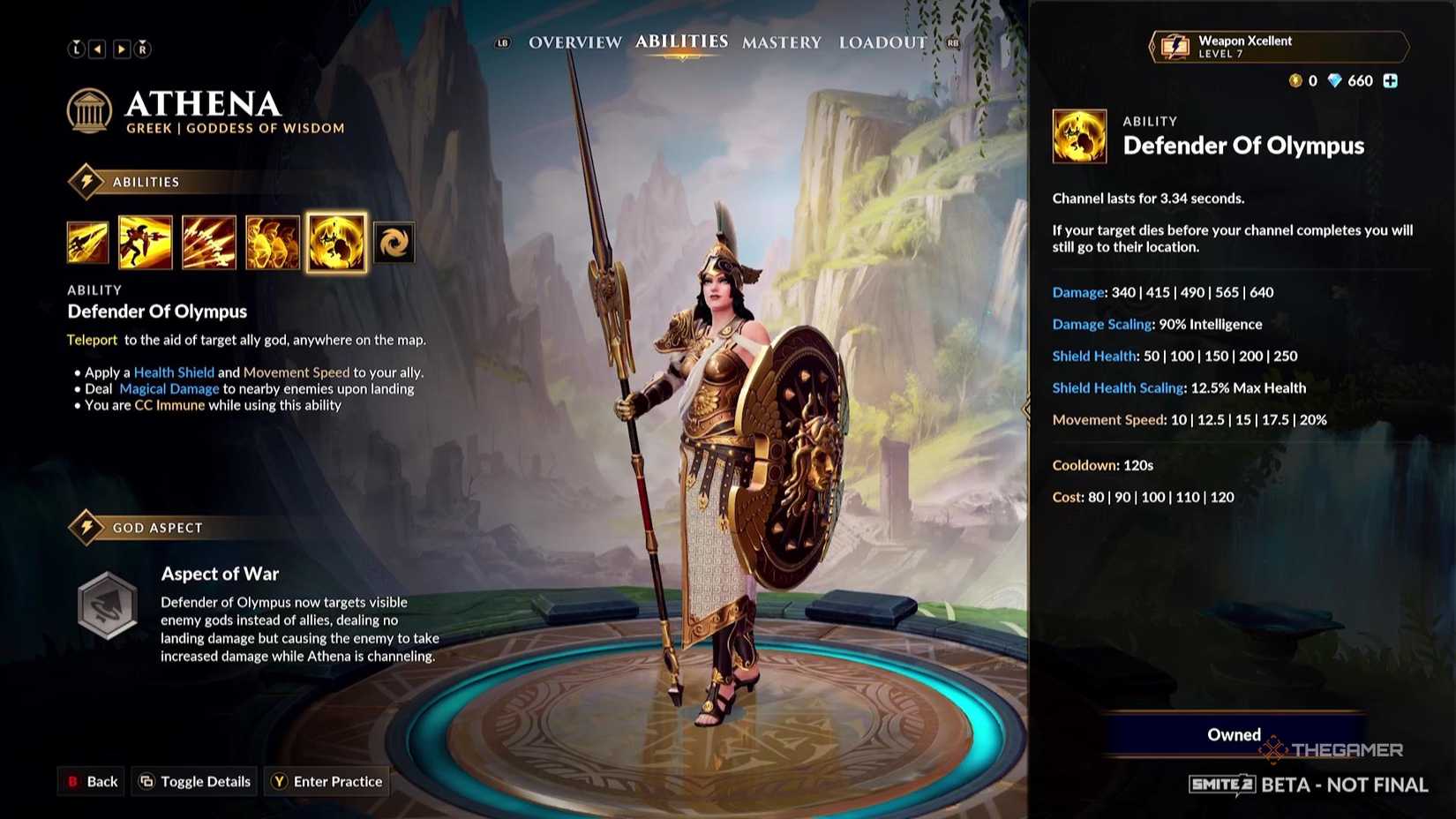The width and height of the screenshot is (1456, 819).
Task: Click the passive swirl ability icon
Action: (x=394, y=242)
